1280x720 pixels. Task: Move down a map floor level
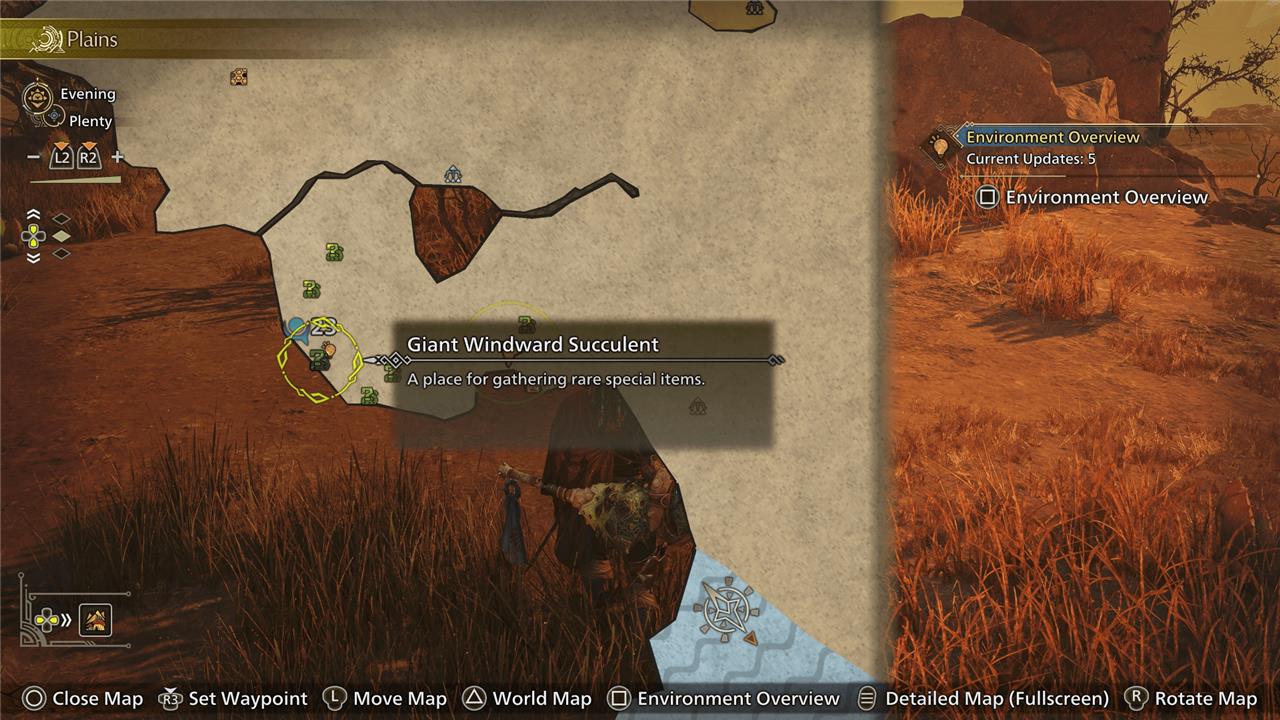[x=34, y=257]
